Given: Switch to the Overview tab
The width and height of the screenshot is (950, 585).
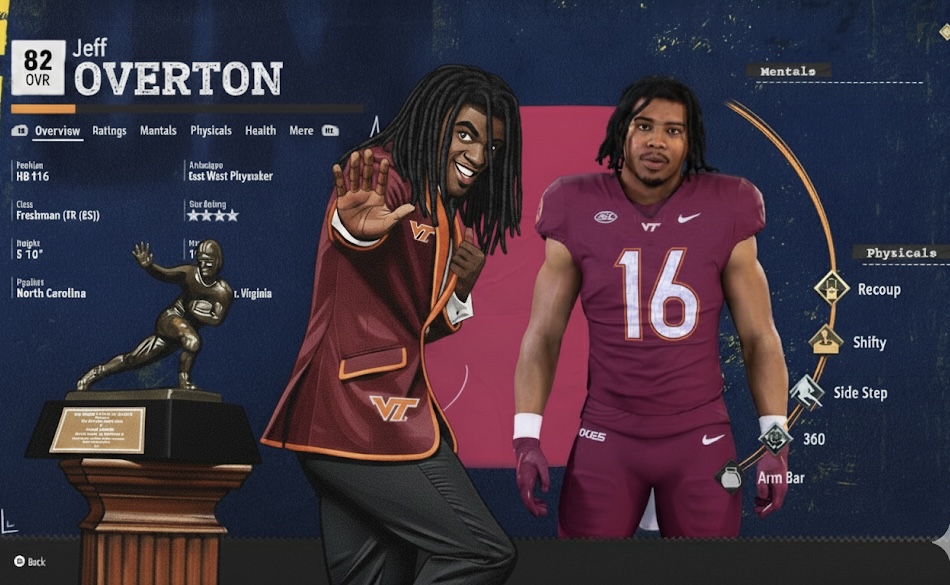Looking at the screenshot, I should tap(57, 131).
